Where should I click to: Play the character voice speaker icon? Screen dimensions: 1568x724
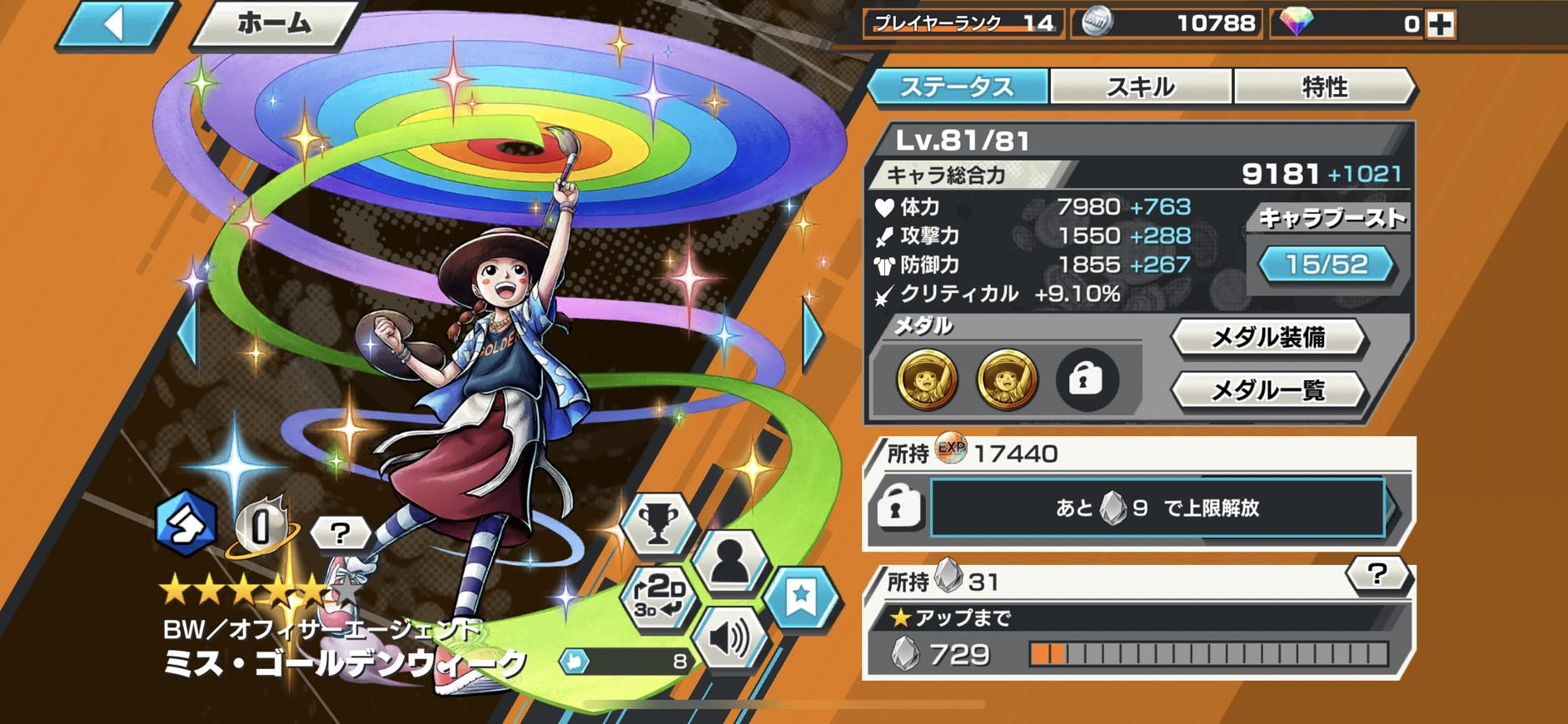729,638
